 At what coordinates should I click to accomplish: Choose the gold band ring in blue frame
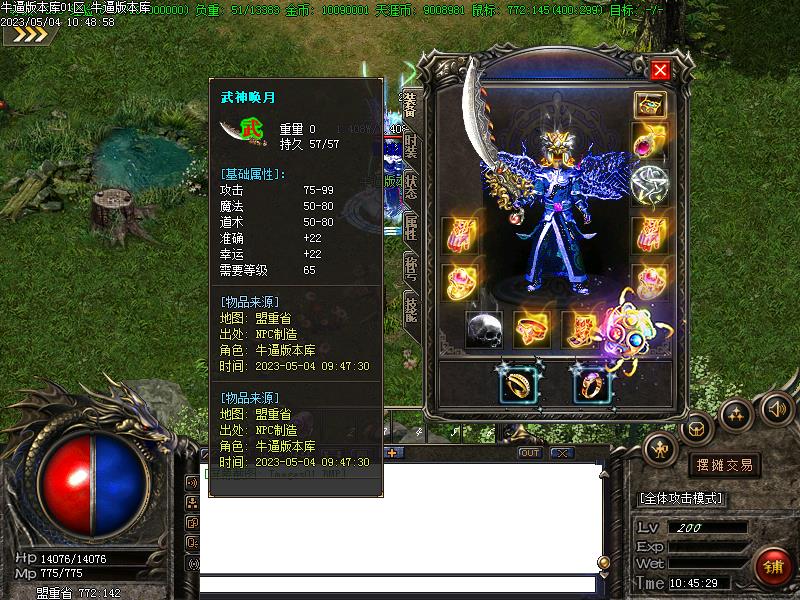tap(519, 383)
